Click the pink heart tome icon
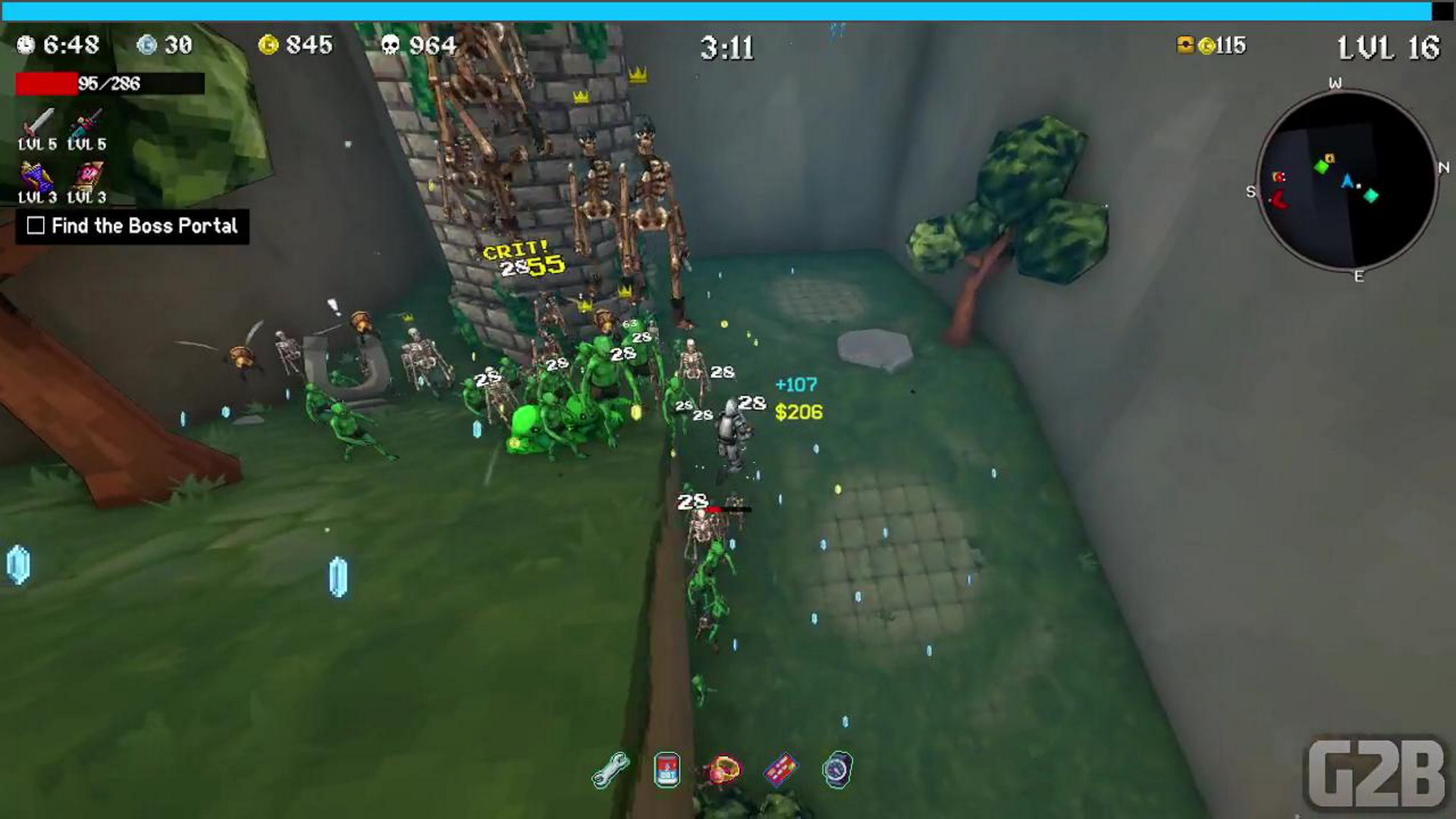 click(x=87, y=176)
